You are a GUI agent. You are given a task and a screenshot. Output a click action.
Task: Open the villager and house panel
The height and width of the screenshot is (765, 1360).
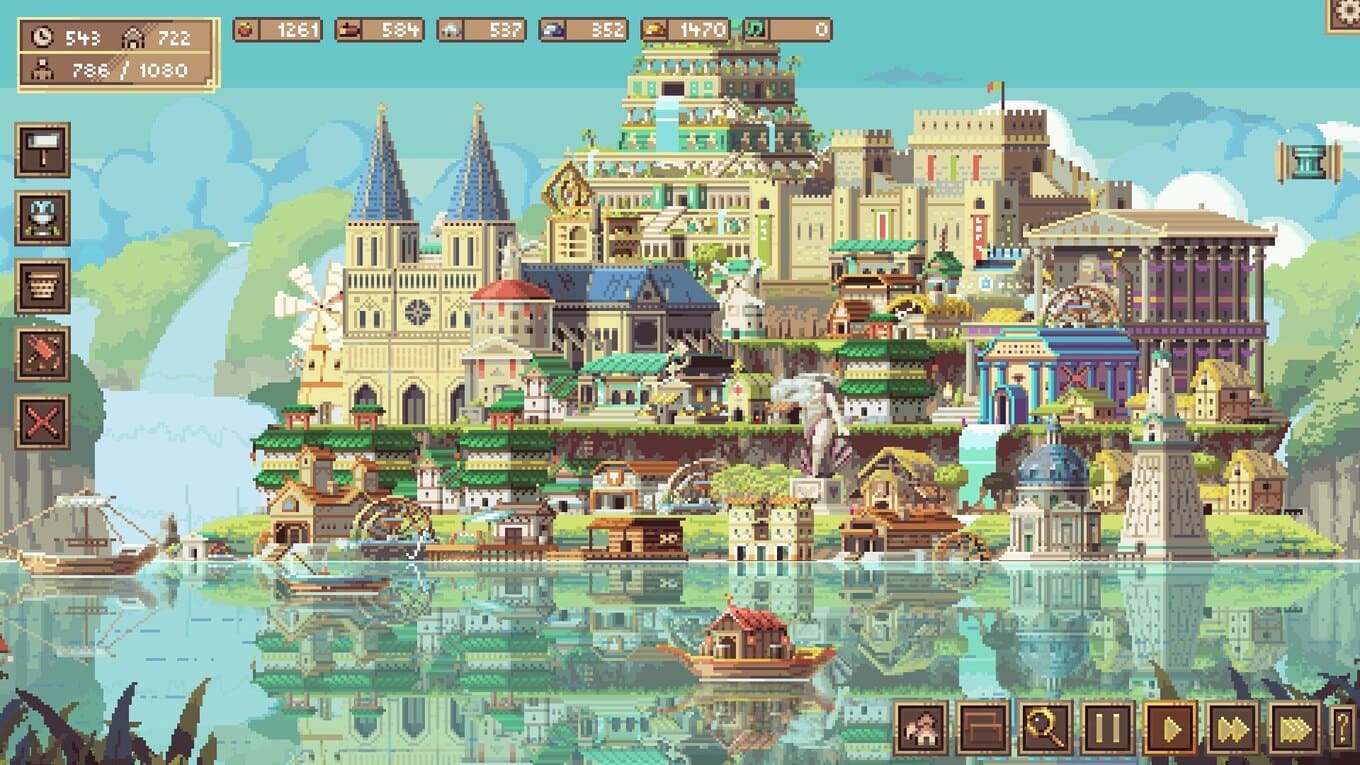click(921, 728)
